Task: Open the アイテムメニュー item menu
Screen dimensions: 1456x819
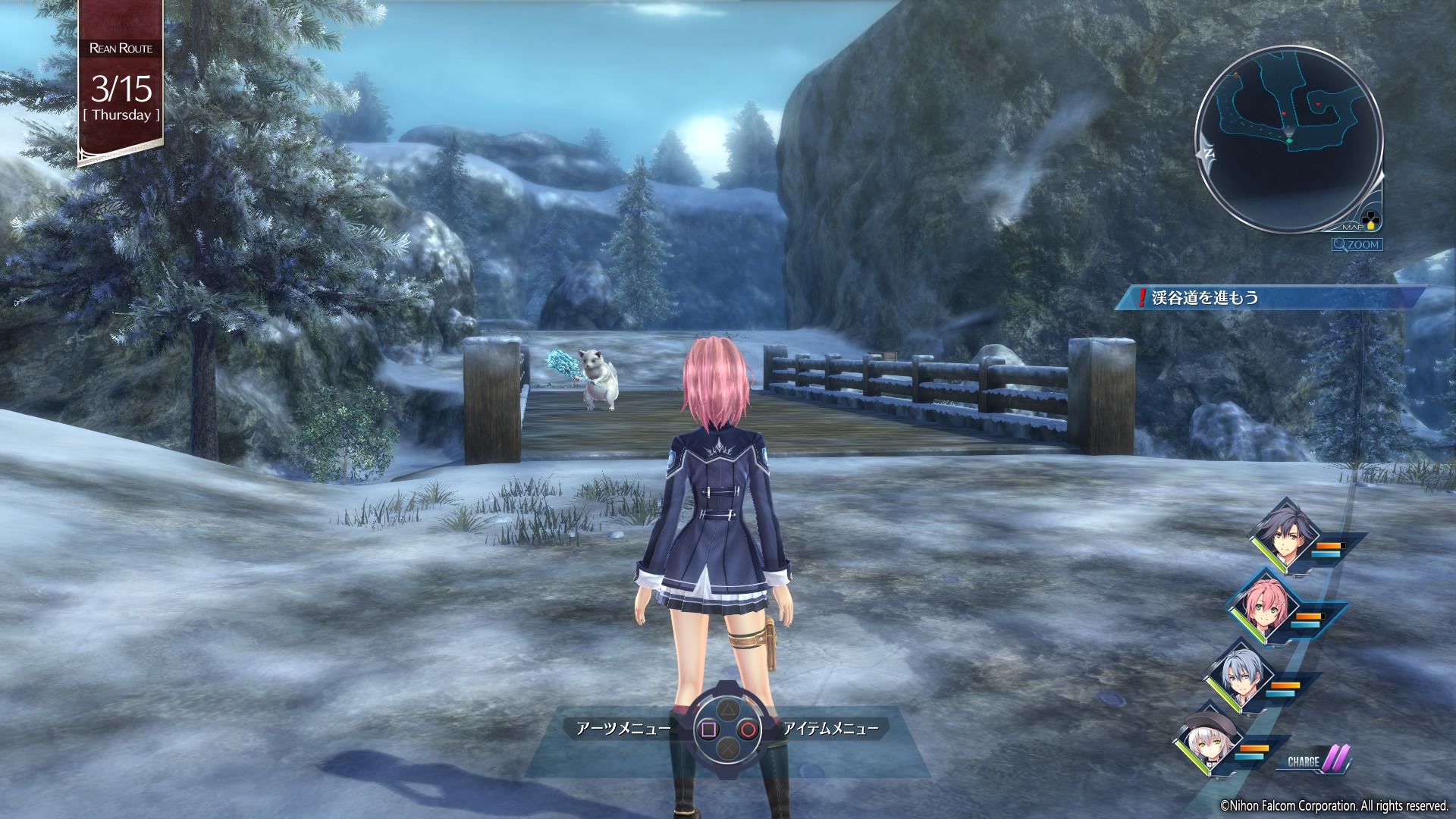Action: (830, 729)
